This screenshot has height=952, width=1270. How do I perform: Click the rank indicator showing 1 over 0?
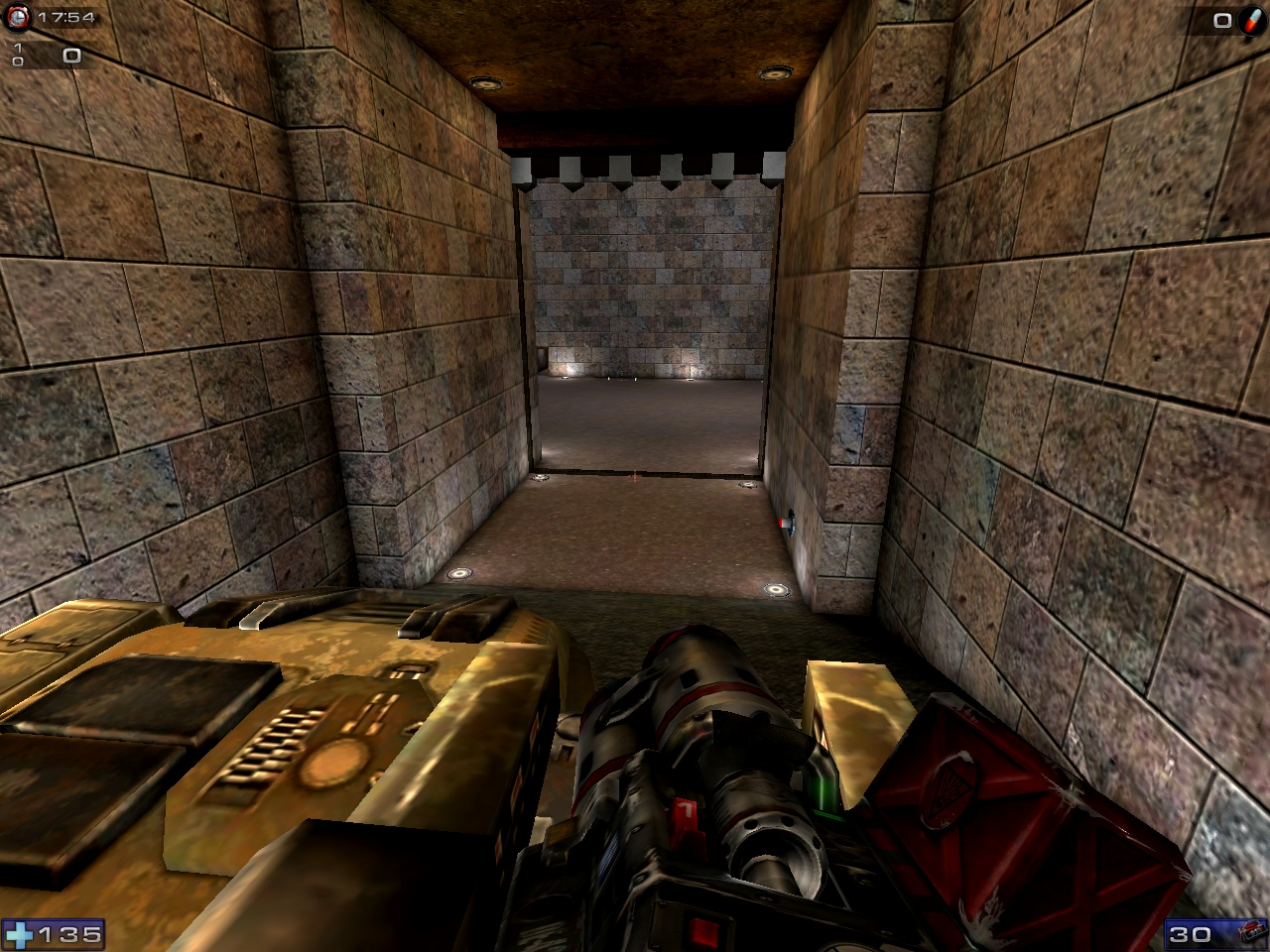(16, 56)
